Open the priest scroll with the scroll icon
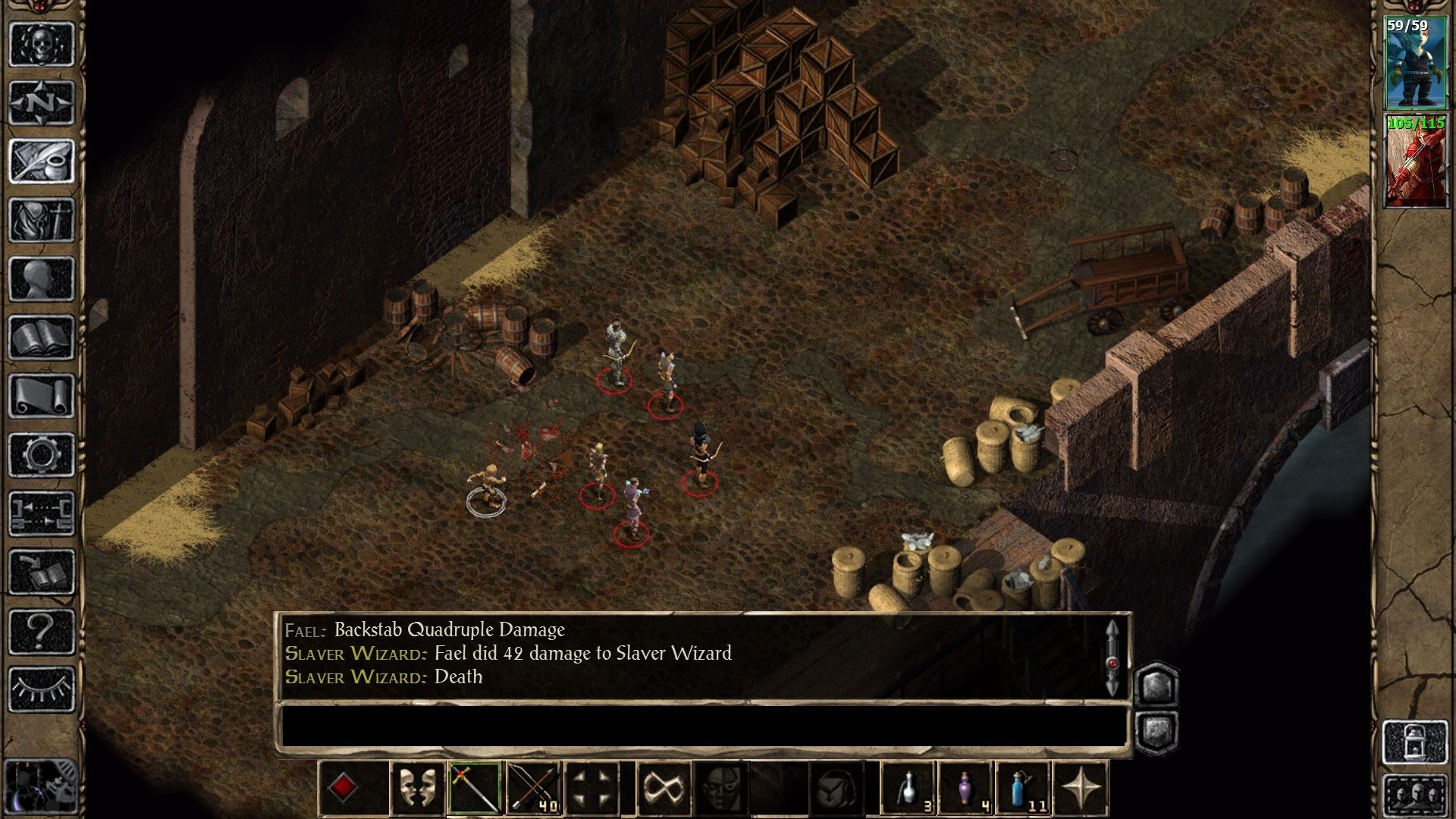This screenshot has height=819, width=1456. point(42,396)
